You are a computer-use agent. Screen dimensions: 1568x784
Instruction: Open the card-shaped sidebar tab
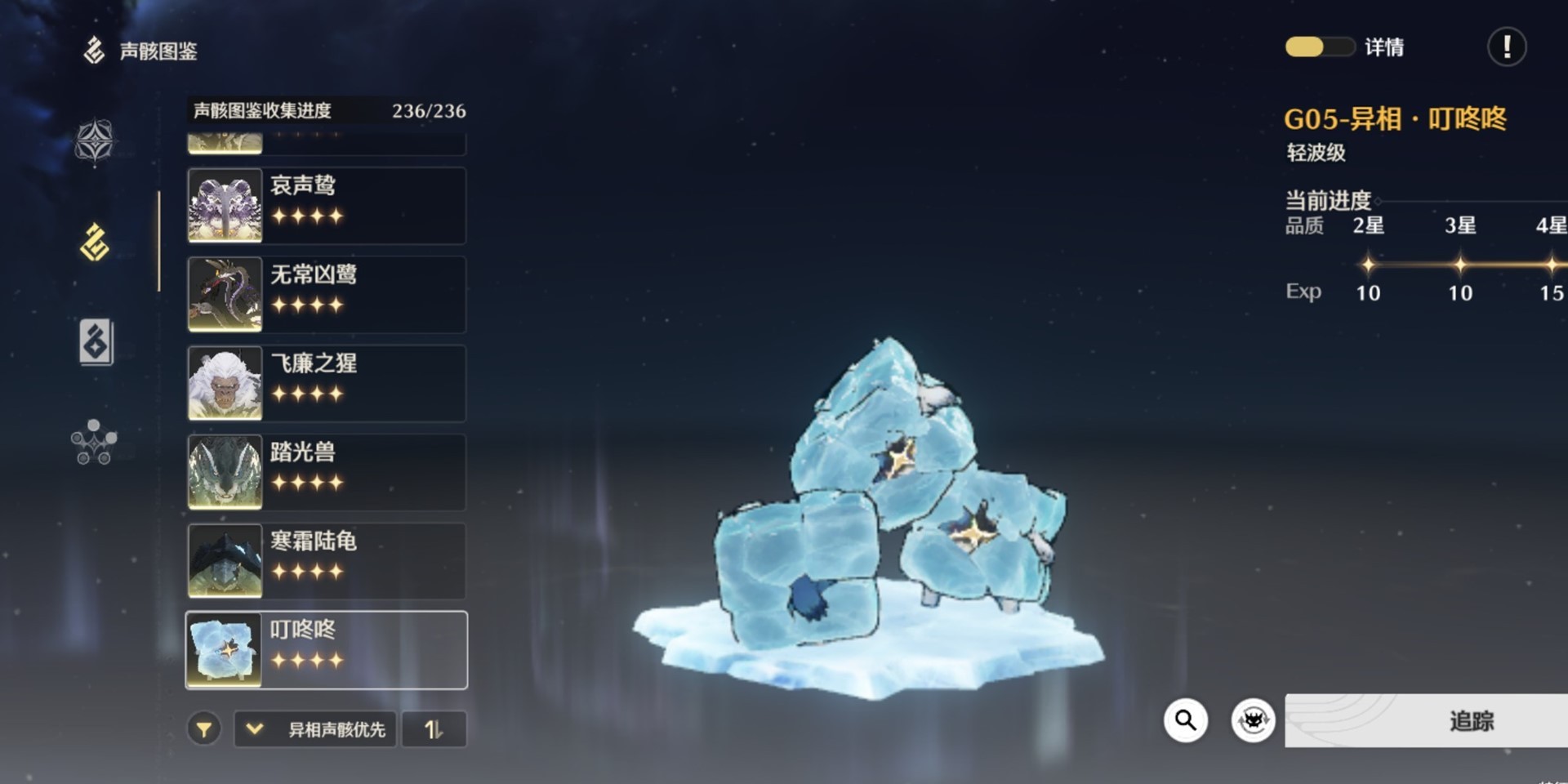(x=96, y=341)
